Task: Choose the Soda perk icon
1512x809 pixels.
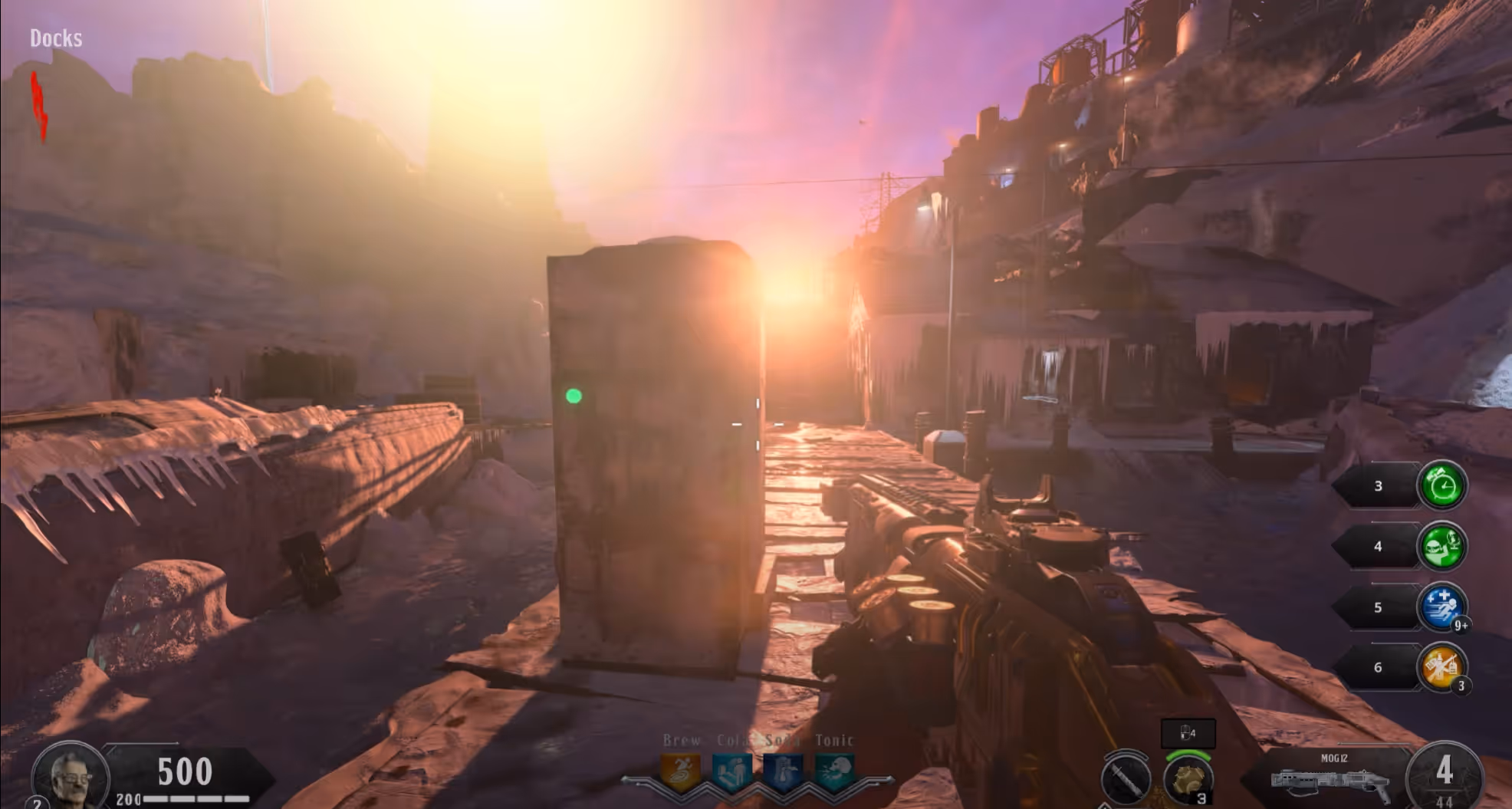Action: pos(783,772)
